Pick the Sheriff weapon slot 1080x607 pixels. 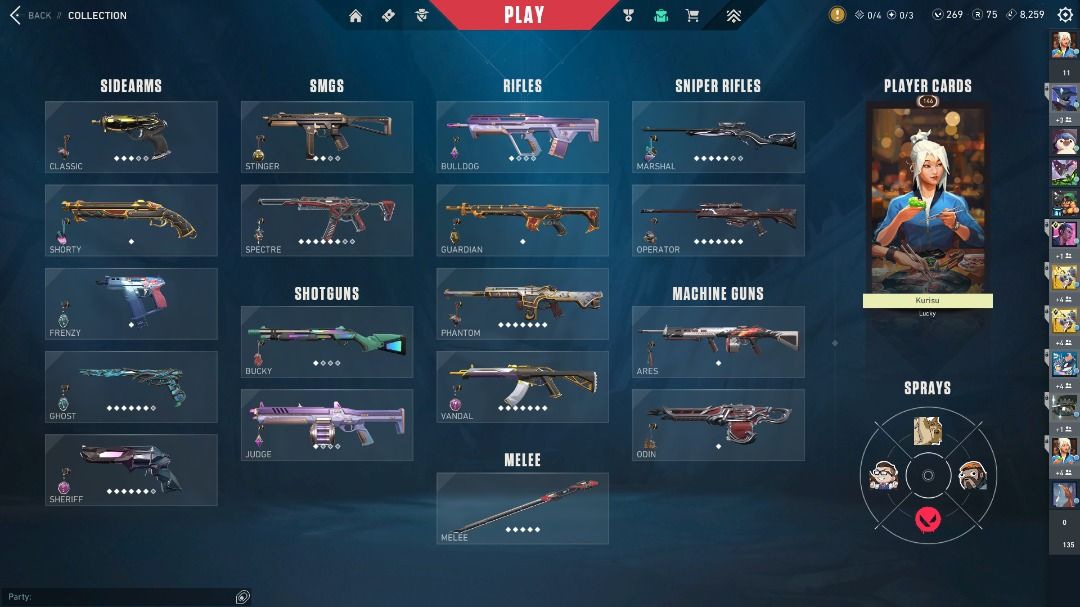coord(131,469)
